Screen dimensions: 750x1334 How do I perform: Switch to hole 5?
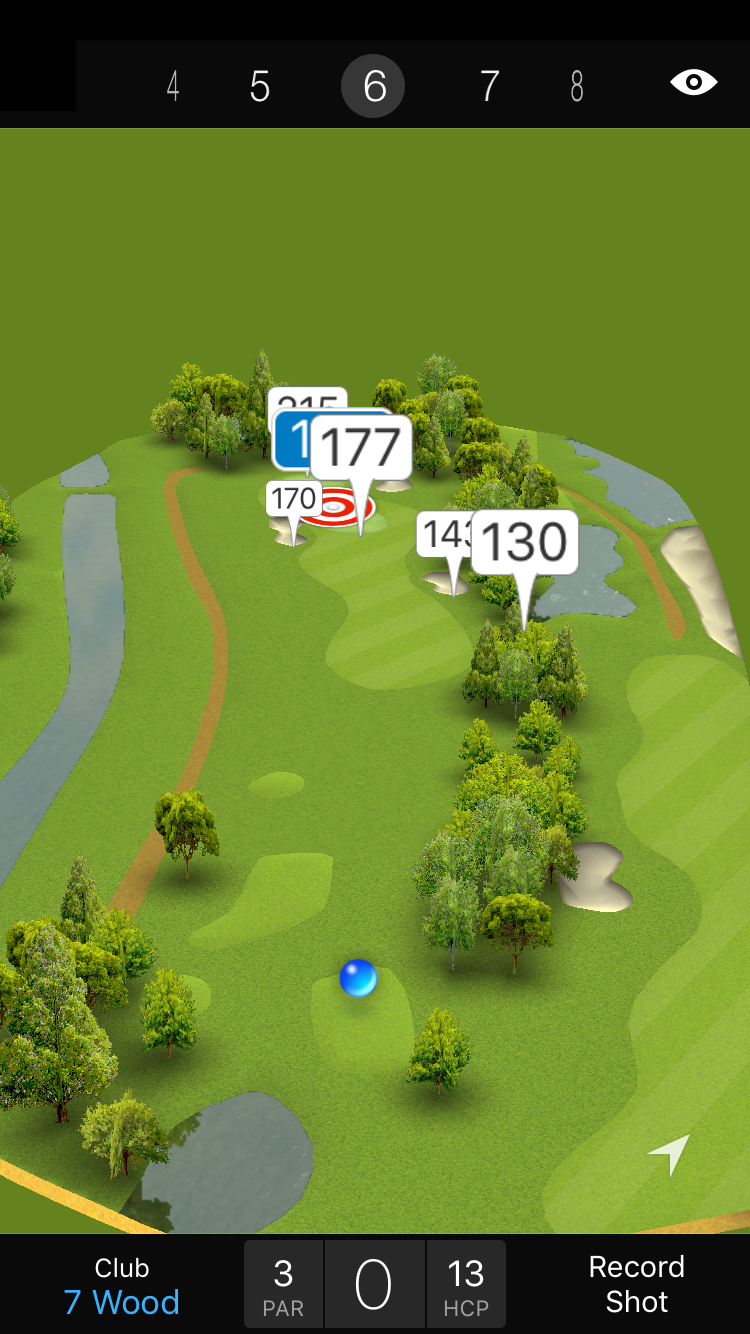coord(260,87)
